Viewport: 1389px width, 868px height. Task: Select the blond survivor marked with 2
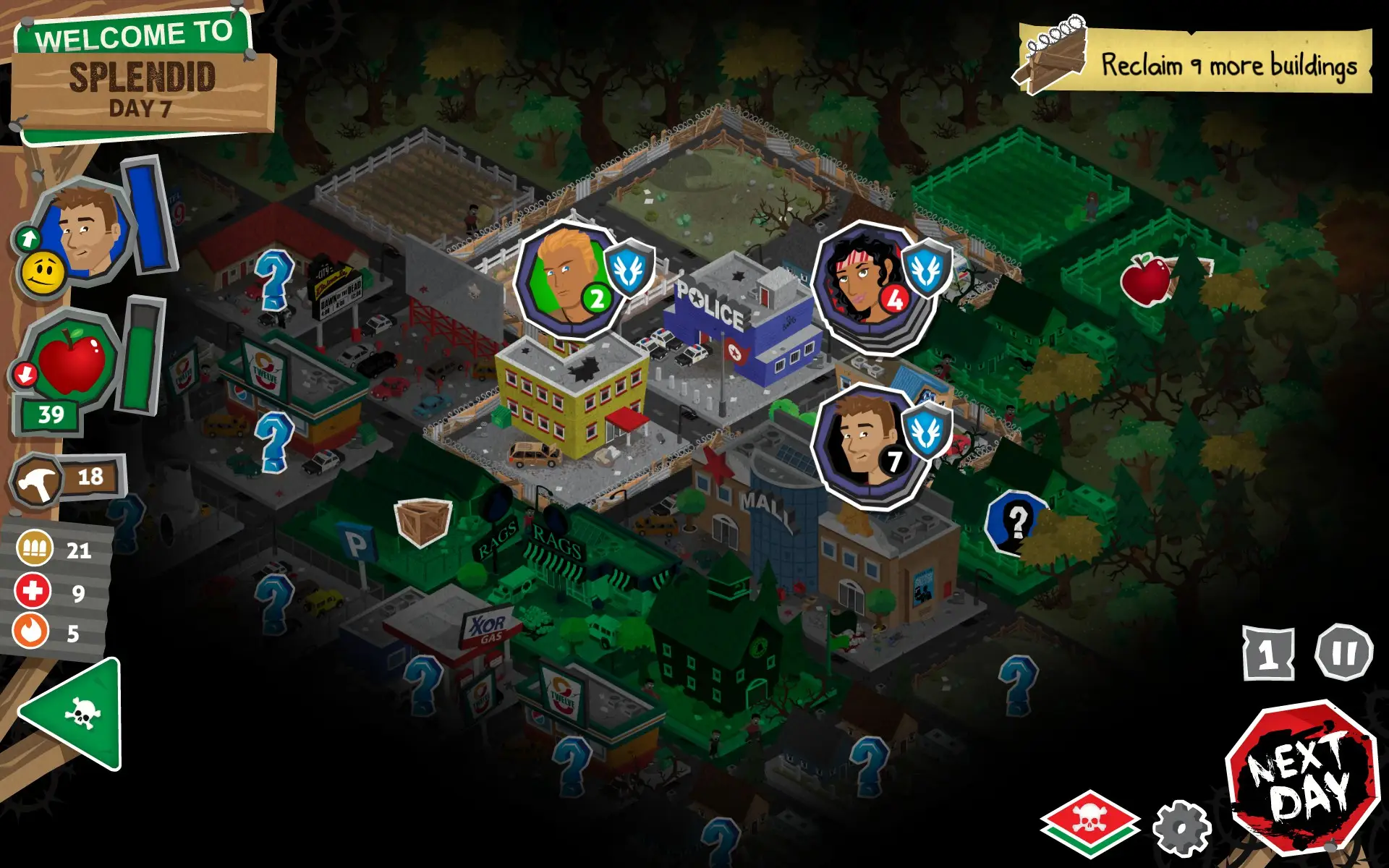[569, 280]
